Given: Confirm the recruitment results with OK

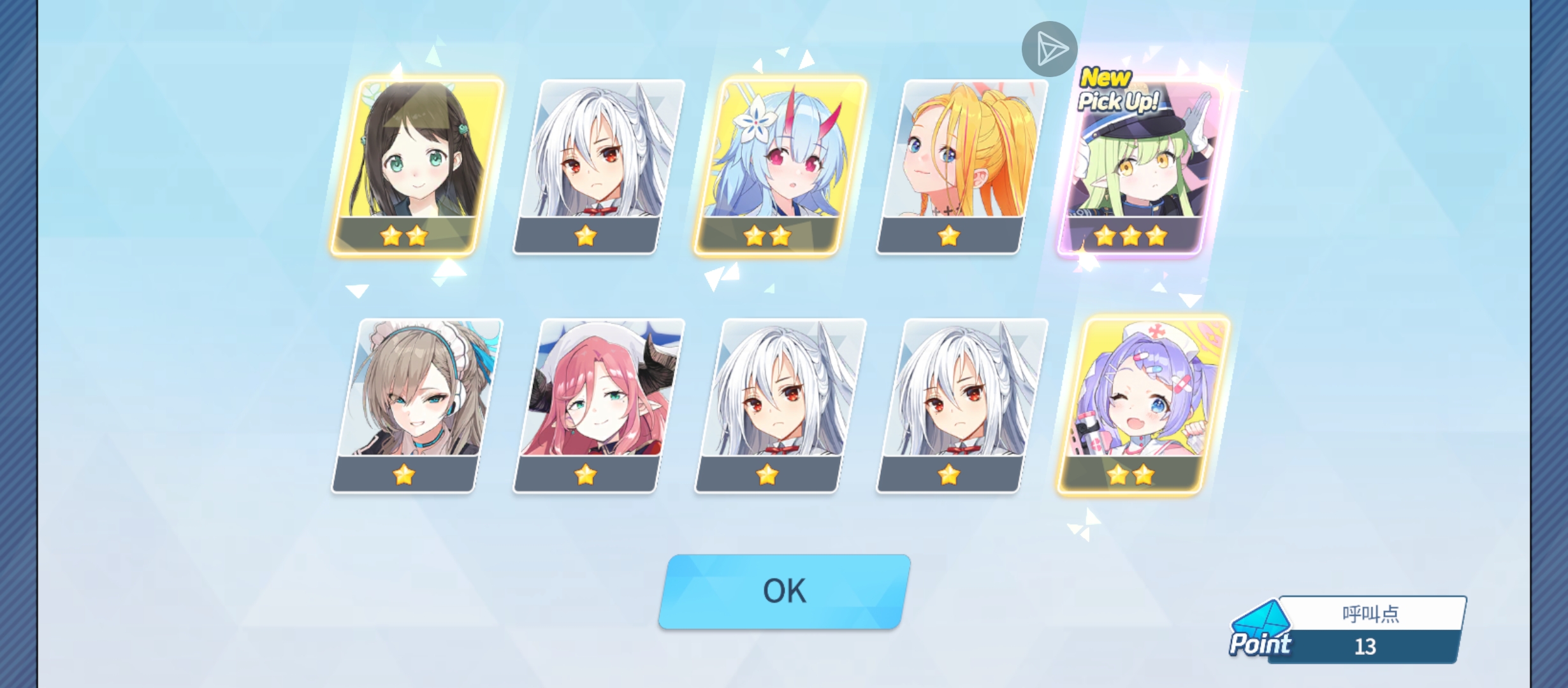Looking at the screenshot, I should point(784,591).
